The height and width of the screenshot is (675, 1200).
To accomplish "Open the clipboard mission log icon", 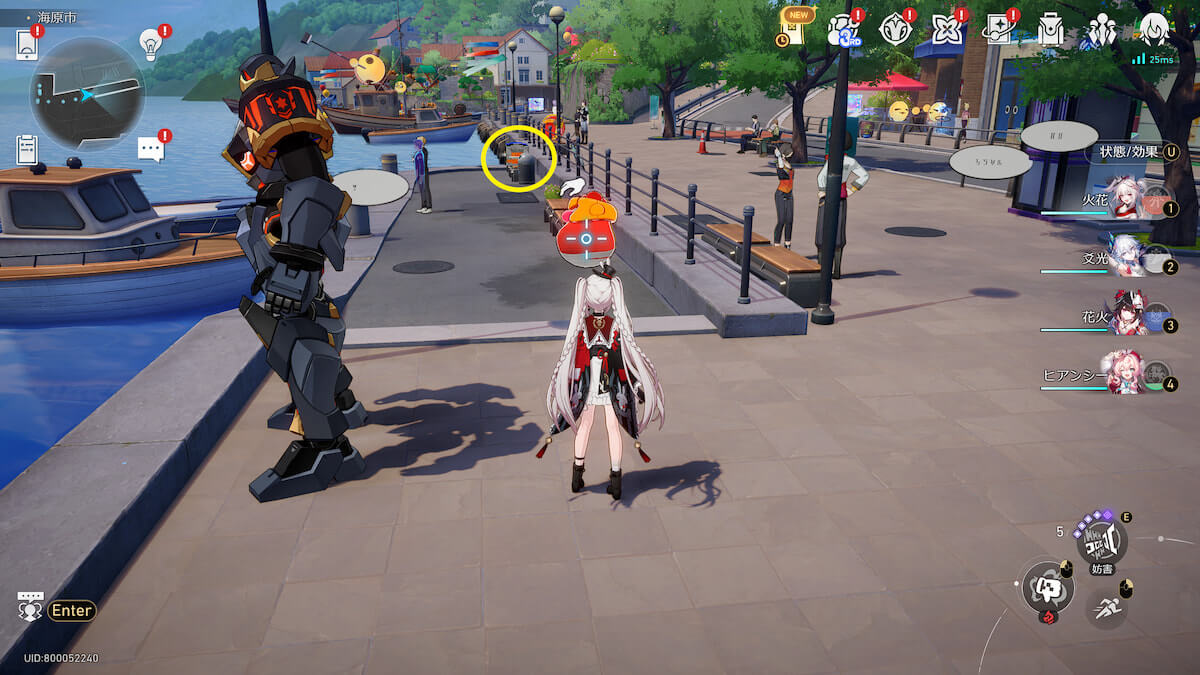I will [27, 149].
